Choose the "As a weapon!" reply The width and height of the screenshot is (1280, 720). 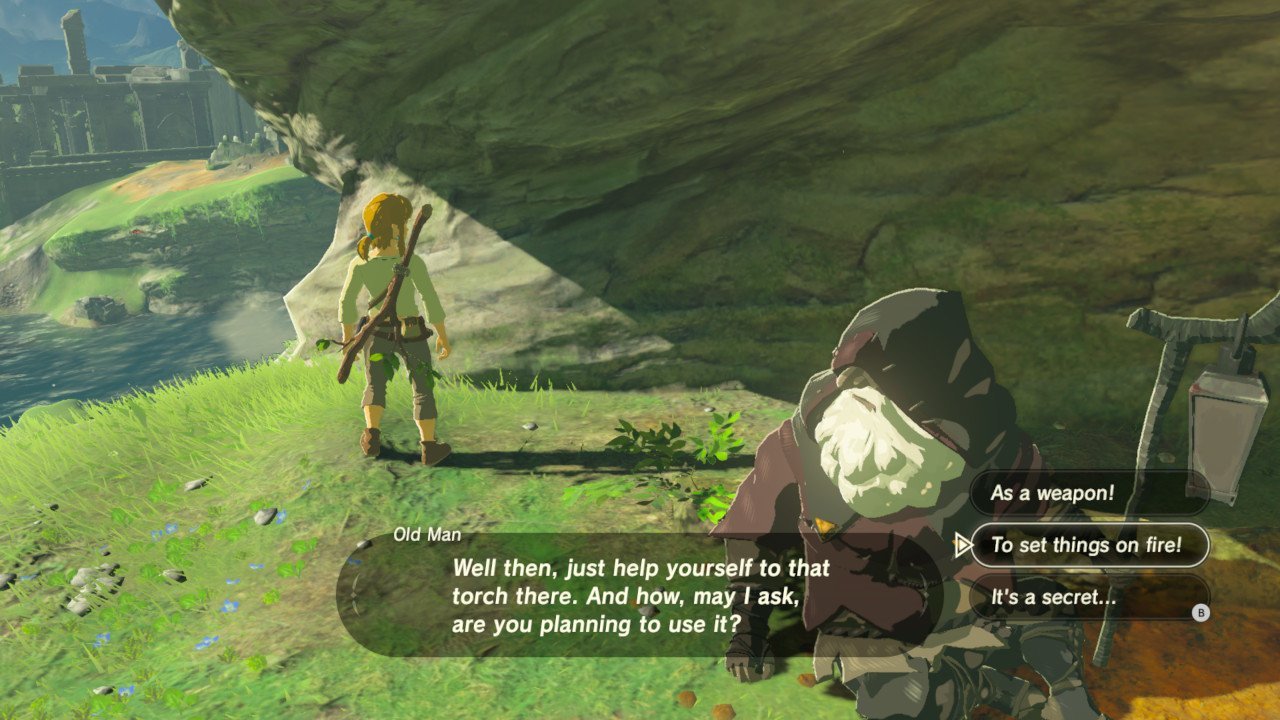[x=1088, y=493]
